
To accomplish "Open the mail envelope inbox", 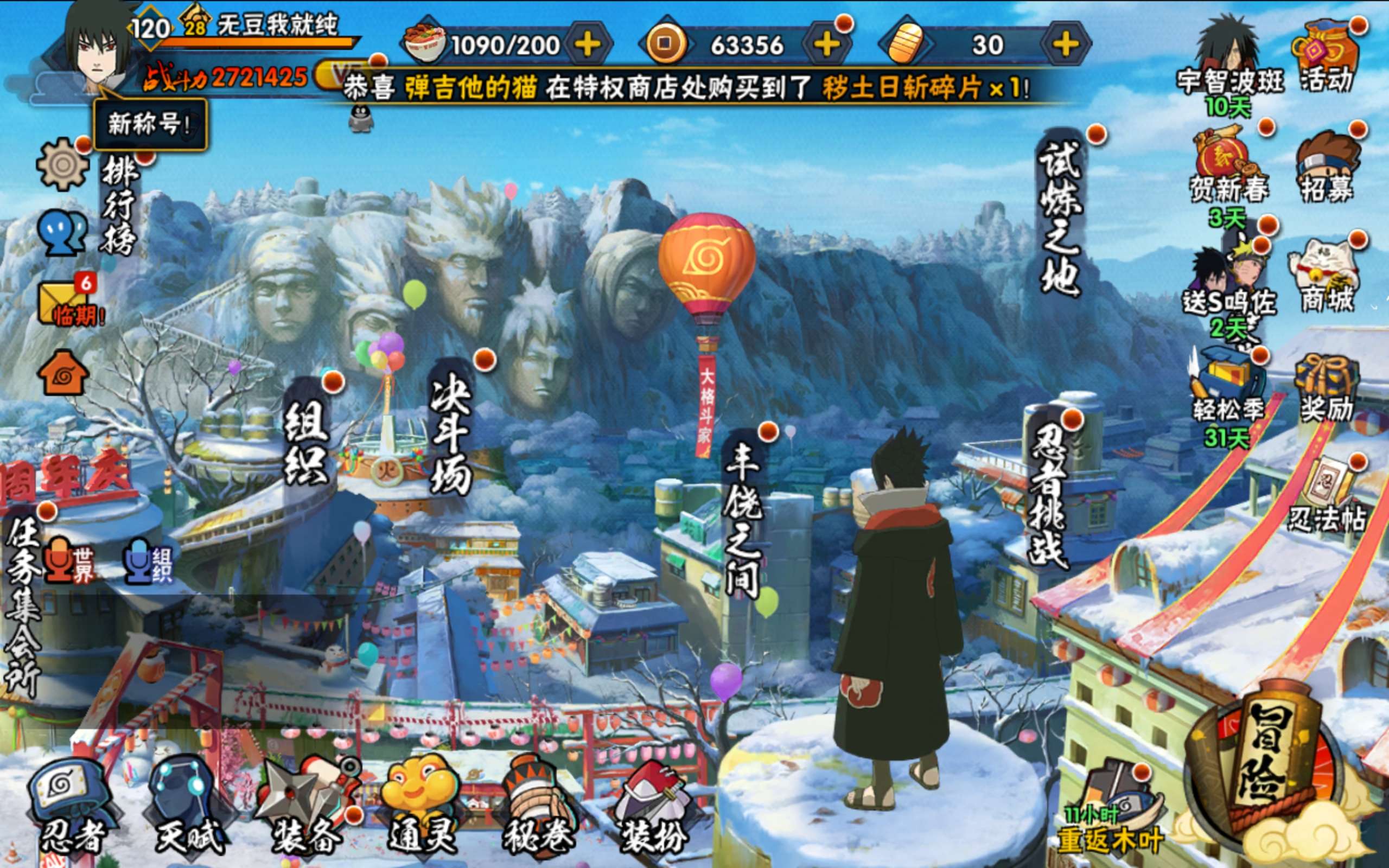I will click(x=63, y=302).
